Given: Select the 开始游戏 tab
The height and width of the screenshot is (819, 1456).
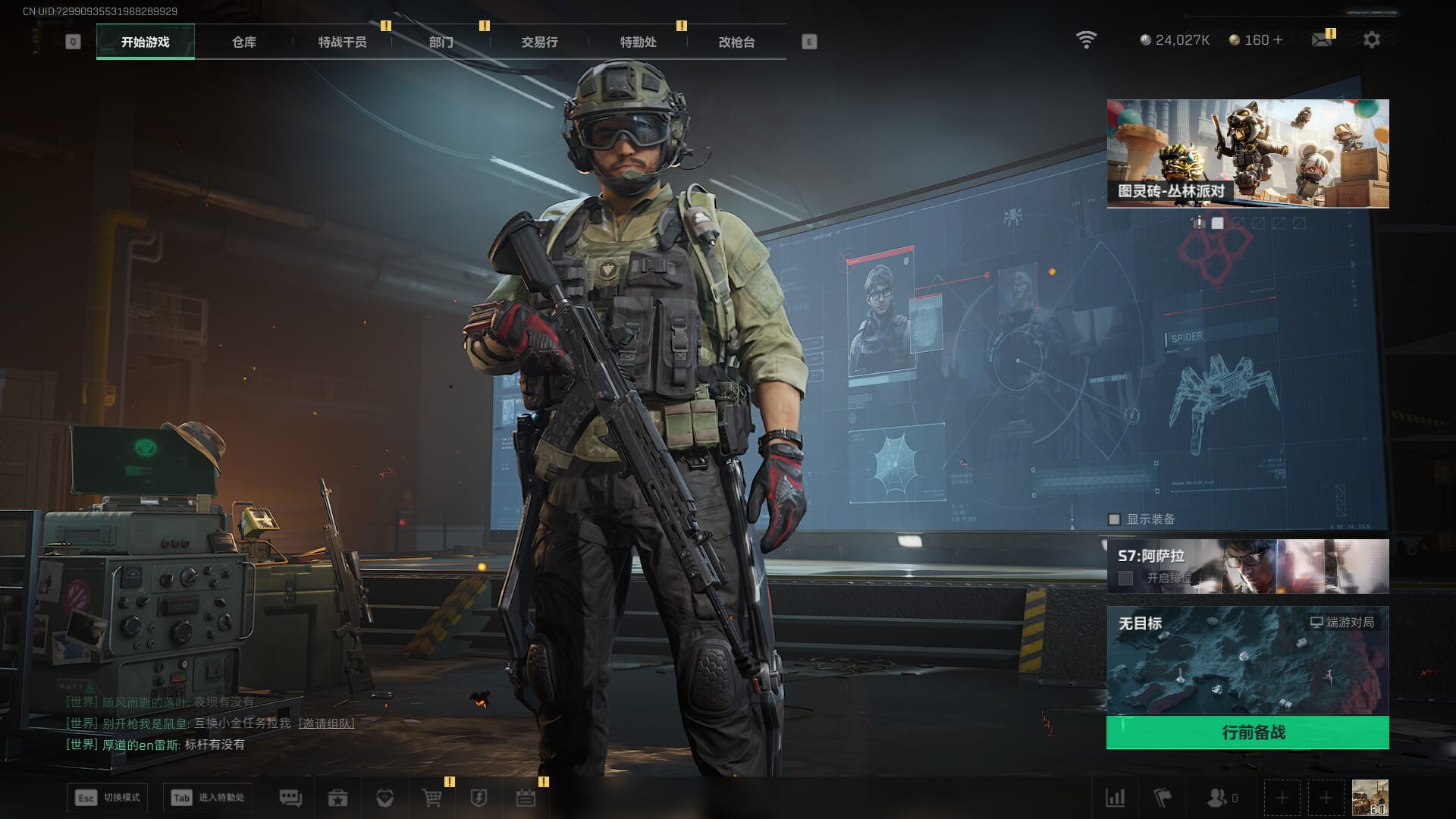Looking at the screenshot, I should [146, 42].
